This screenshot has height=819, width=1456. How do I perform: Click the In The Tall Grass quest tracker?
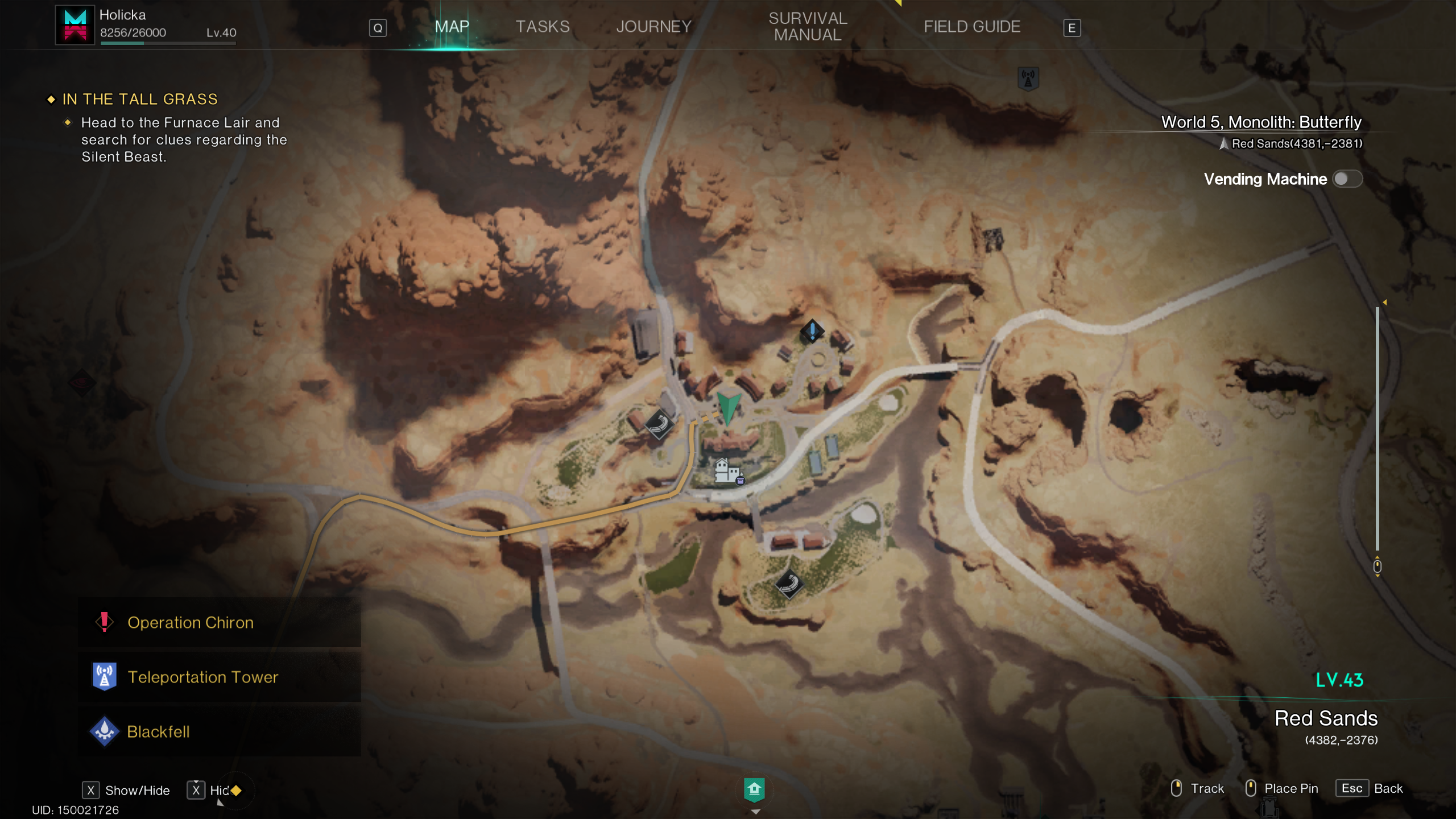click(x=140, y=100)
